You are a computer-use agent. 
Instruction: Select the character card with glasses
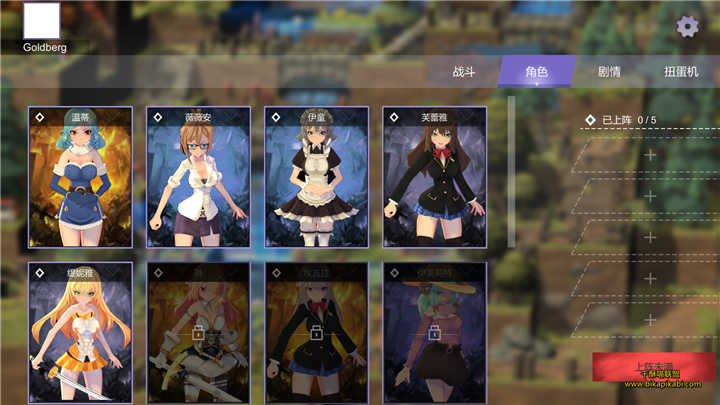click(x=198, y=177)
